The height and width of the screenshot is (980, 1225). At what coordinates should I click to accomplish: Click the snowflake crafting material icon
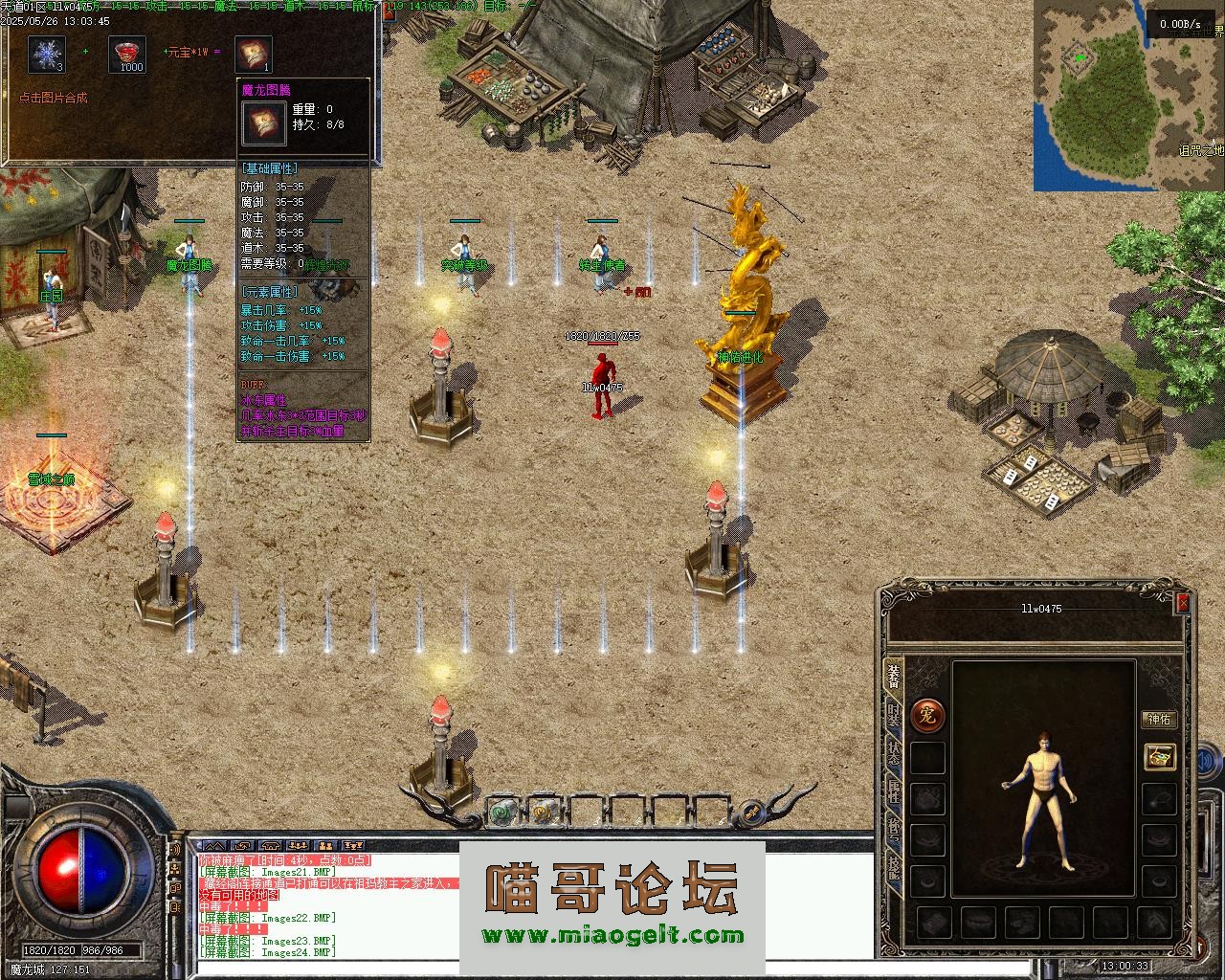click(x=46, y=55)
